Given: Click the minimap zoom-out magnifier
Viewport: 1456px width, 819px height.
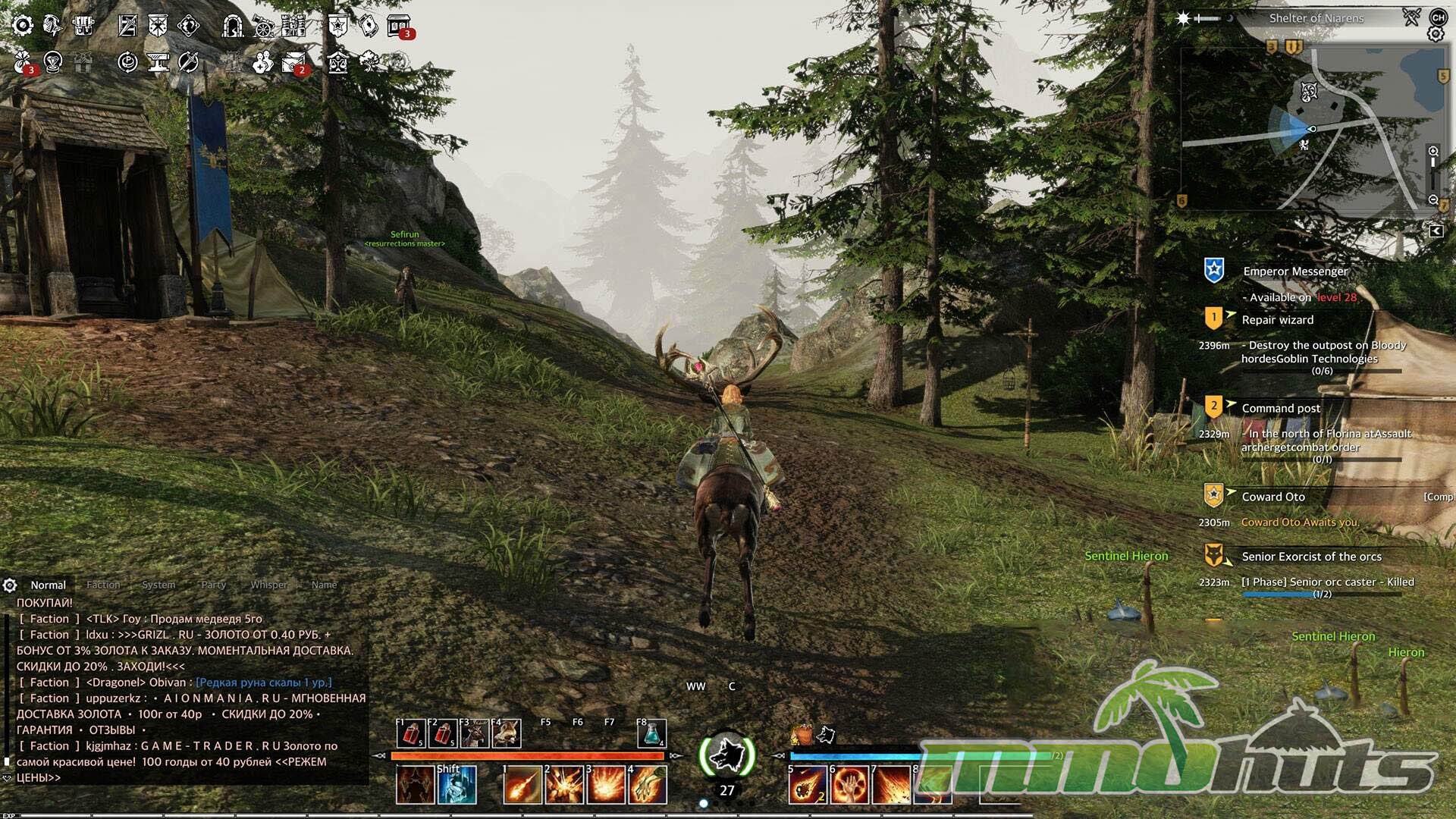Looking at the screenshot, I should coord(1432,200).
